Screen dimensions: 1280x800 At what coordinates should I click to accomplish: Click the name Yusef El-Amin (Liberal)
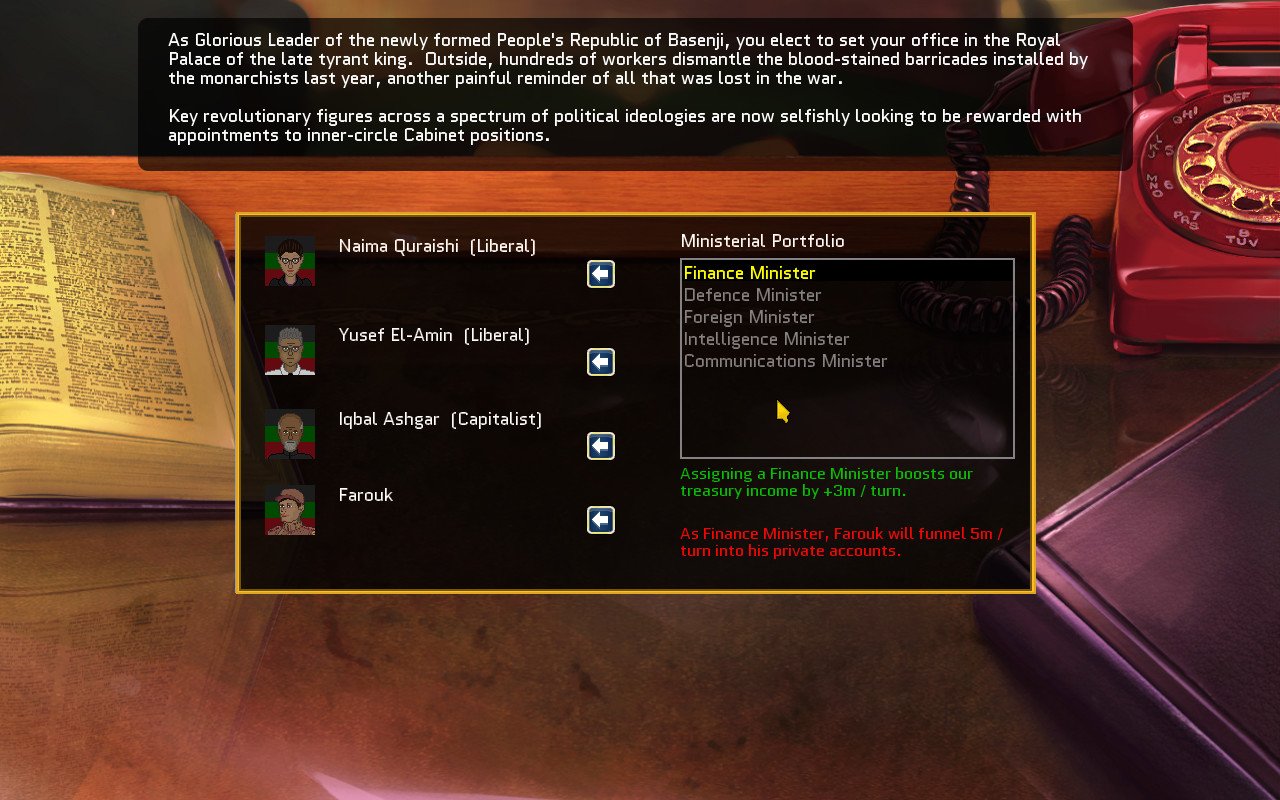pyautogui.click(x=434, y=335)
